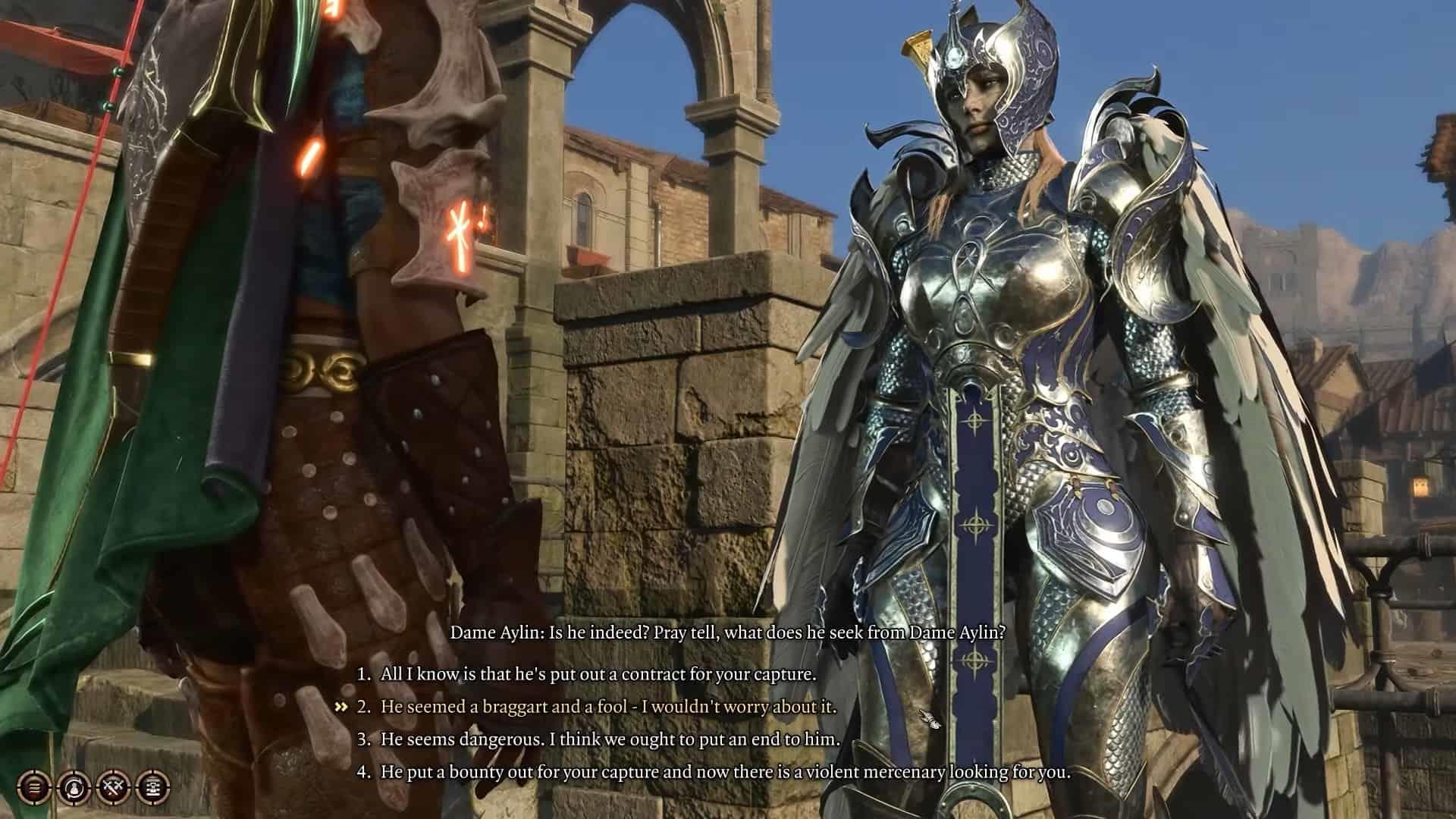
Task: Pick the reply to put an end to him
Action: 610,739
